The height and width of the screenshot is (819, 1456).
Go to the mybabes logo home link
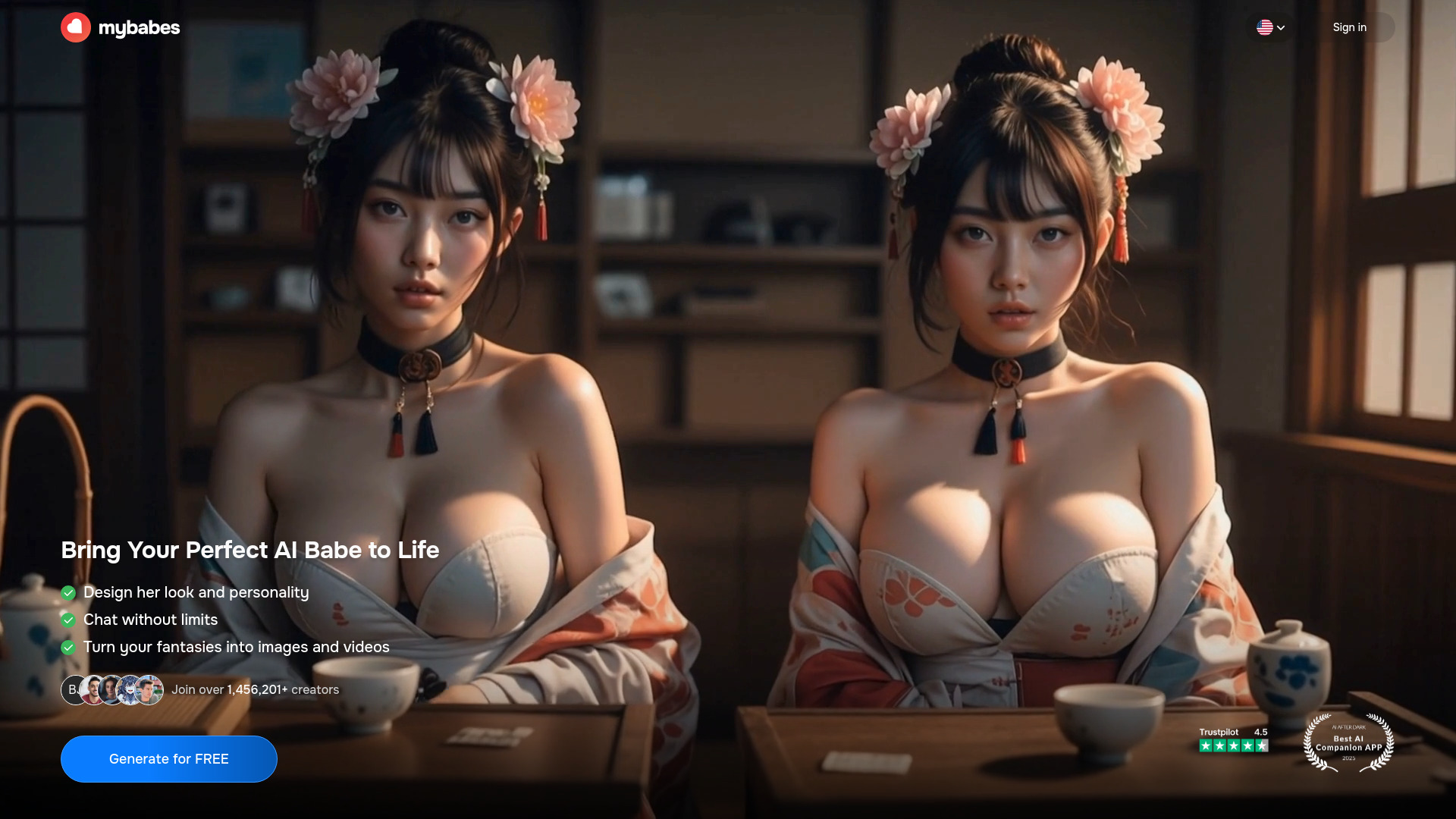121,27
